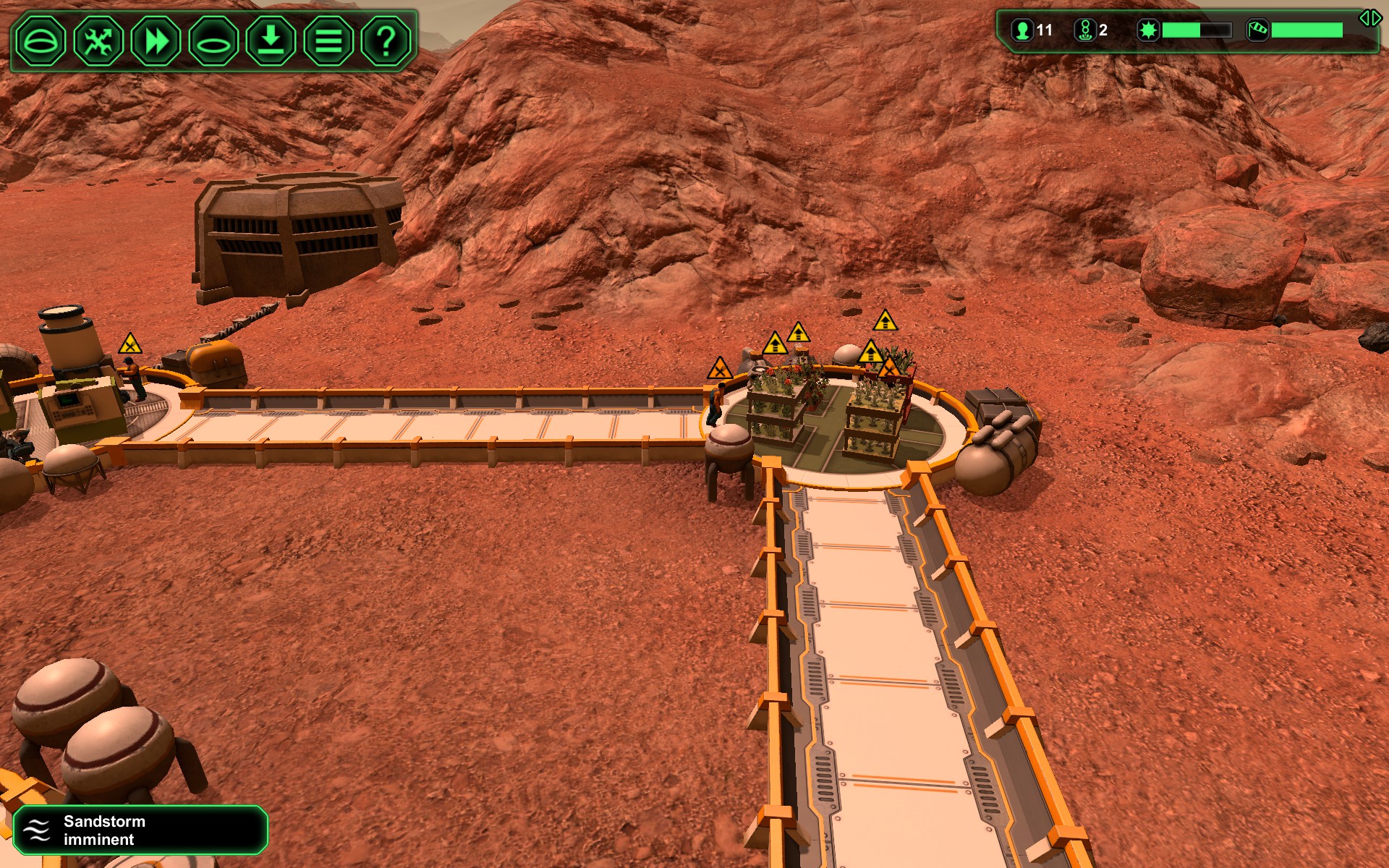Viewport: 1389px width, 868px height.
Task: Click the download arrow button
Action: [x=271, y=41]
